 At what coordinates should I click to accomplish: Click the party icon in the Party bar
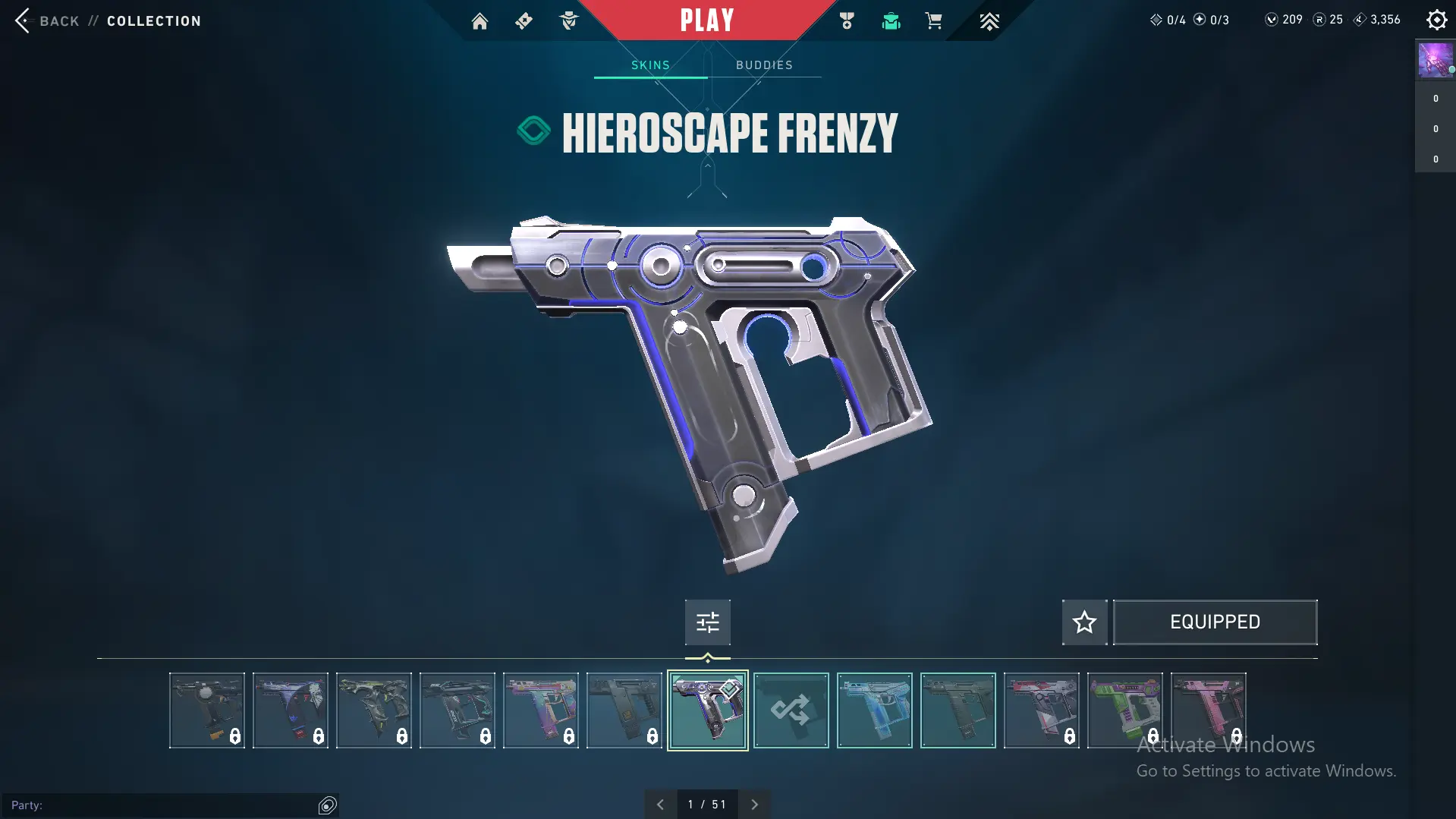(328, 805)
